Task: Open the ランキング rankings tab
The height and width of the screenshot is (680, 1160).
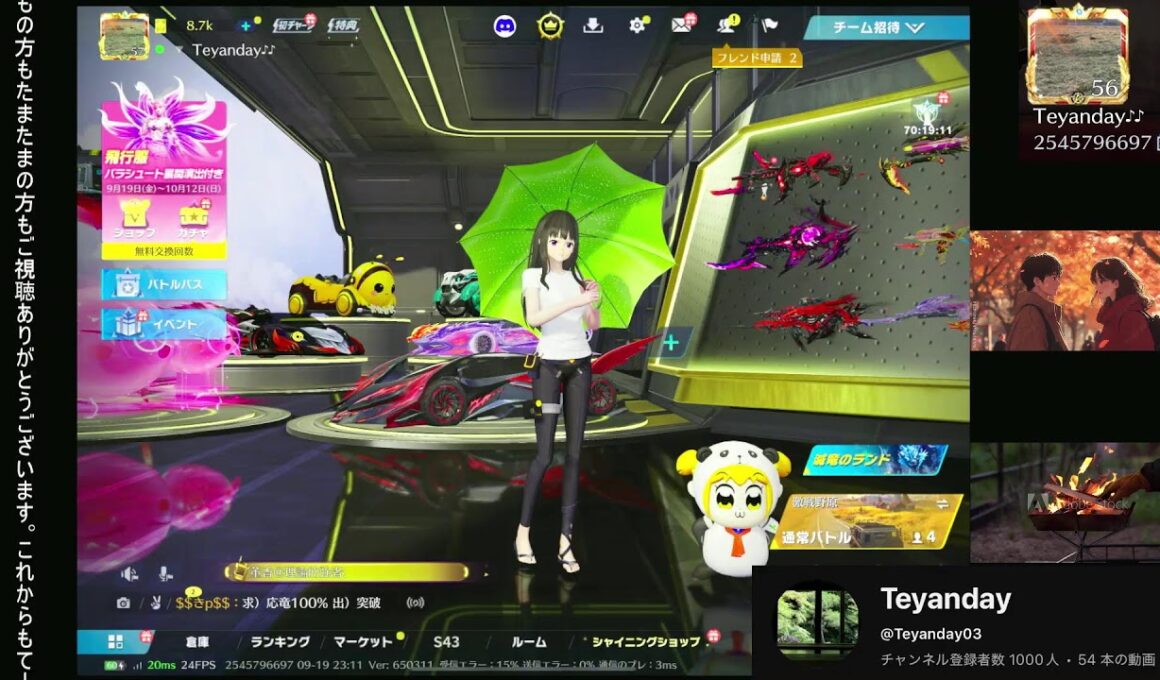Action: point(280,642)
